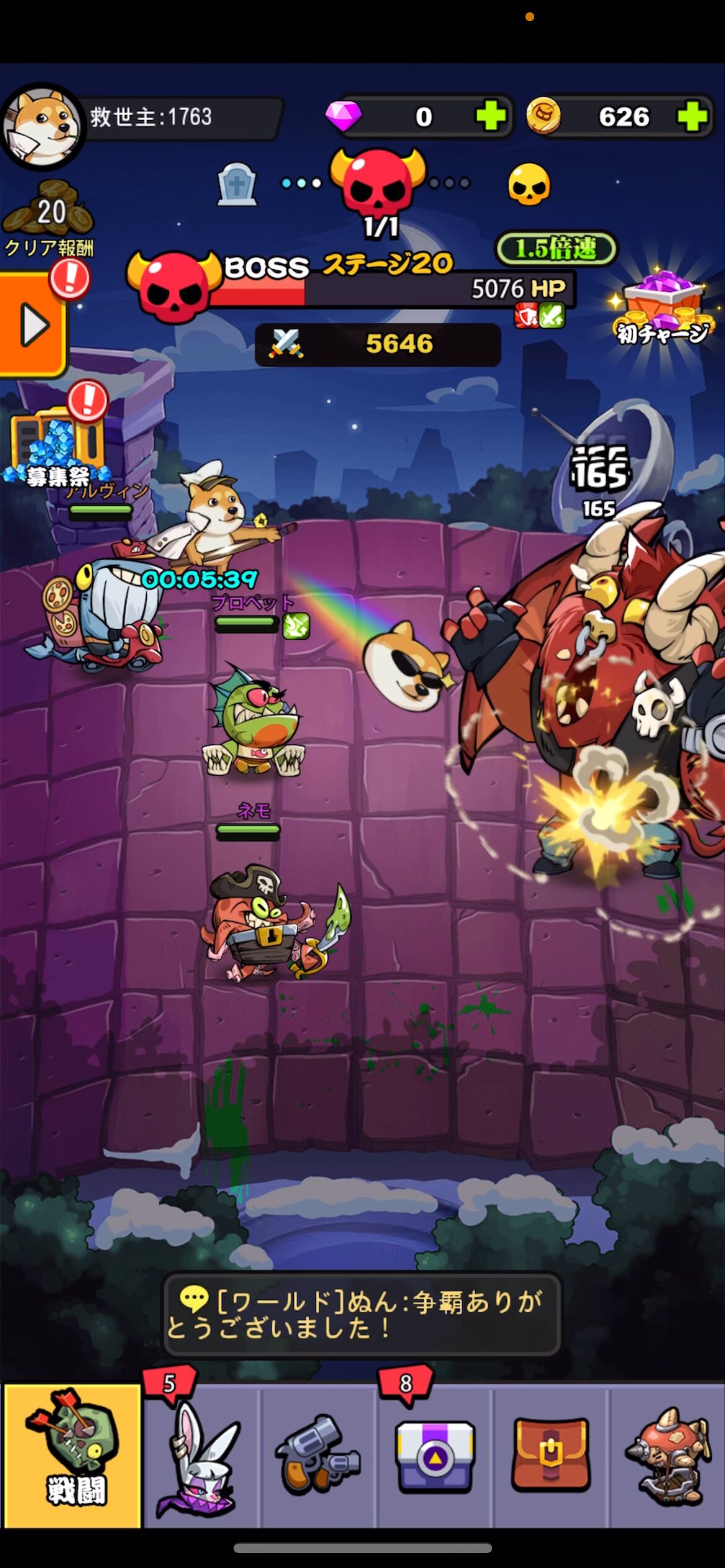Expand the orange arrow side panel
The width and height of the screenshot is (725, 1568).
[32, 325]
